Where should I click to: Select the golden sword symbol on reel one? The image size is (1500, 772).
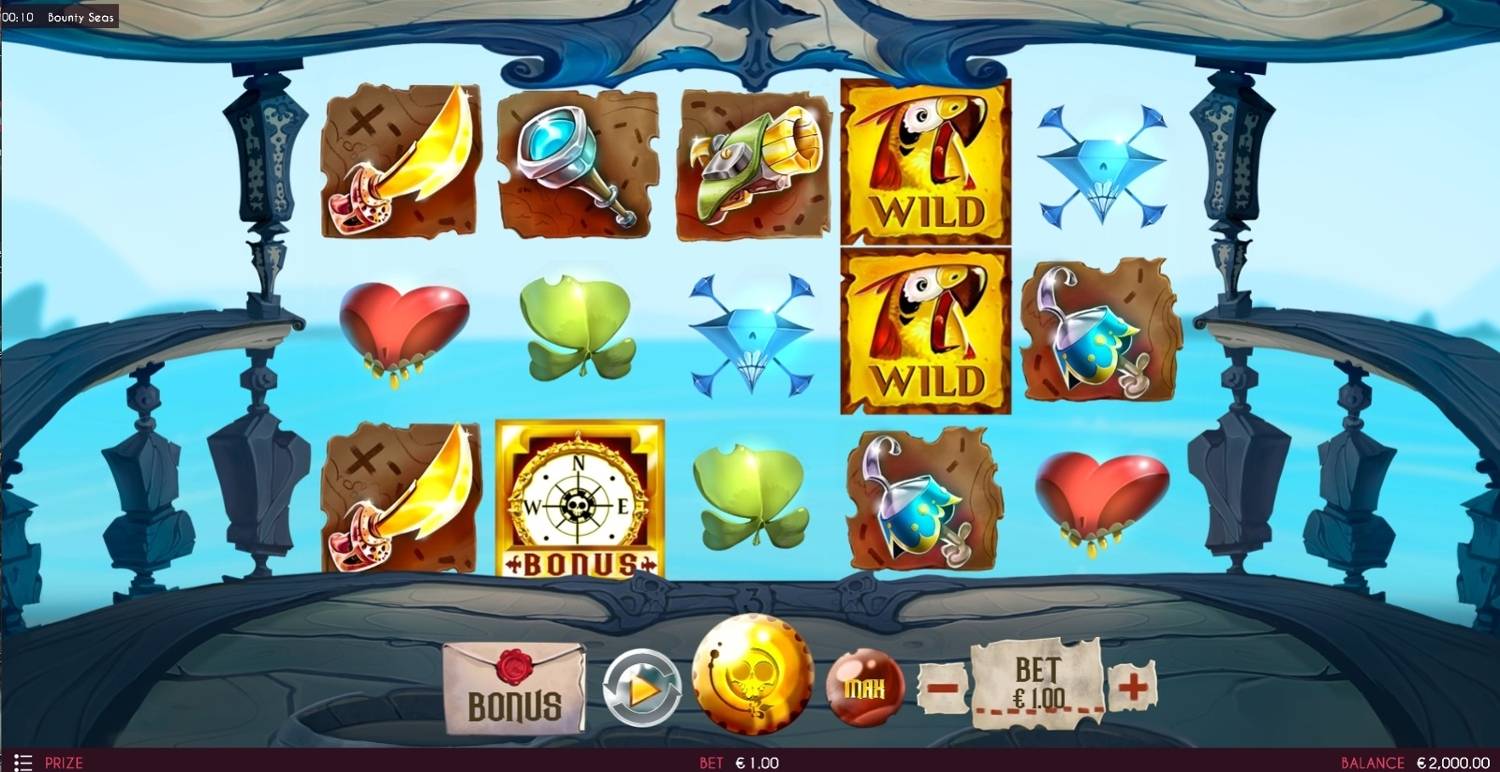pyautogui.click(x=398, y=163)
